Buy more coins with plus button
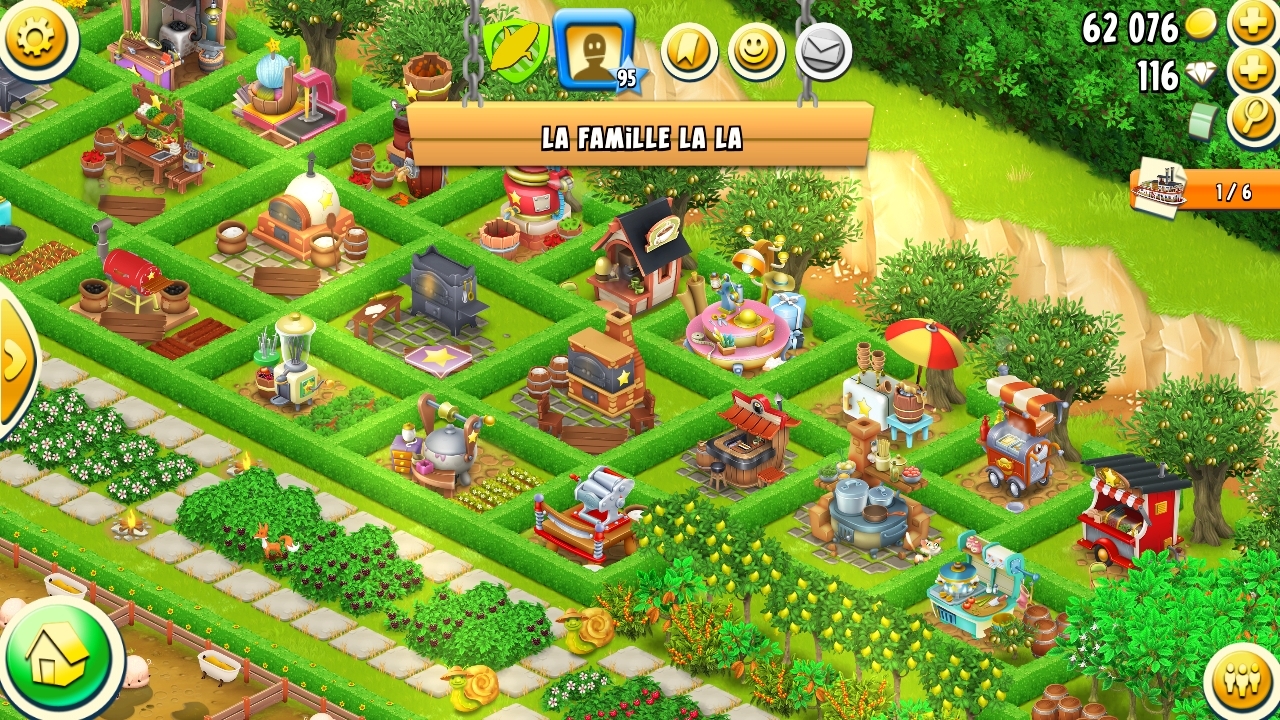Viewport: 1280px width, 720px height. tap(1254, 22)
